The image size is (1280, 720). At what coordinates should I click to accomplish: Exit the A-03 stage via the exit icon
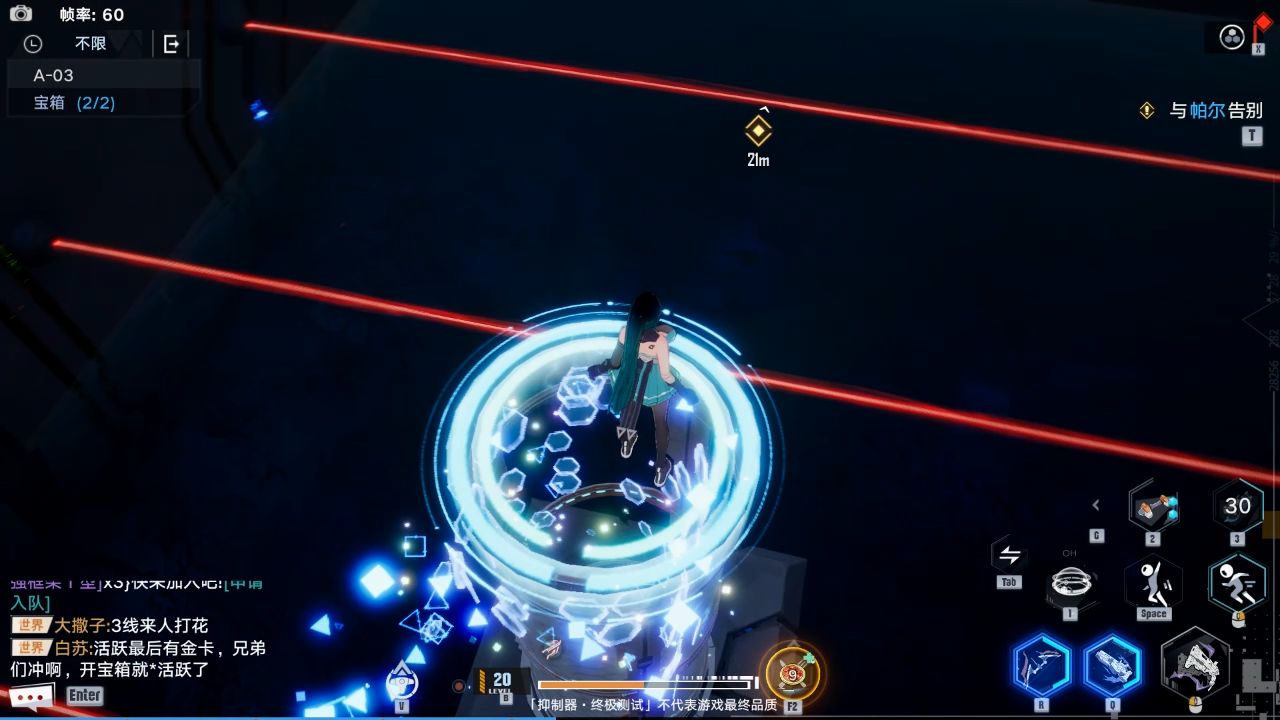pyautogui.click(x=171, y=44)
